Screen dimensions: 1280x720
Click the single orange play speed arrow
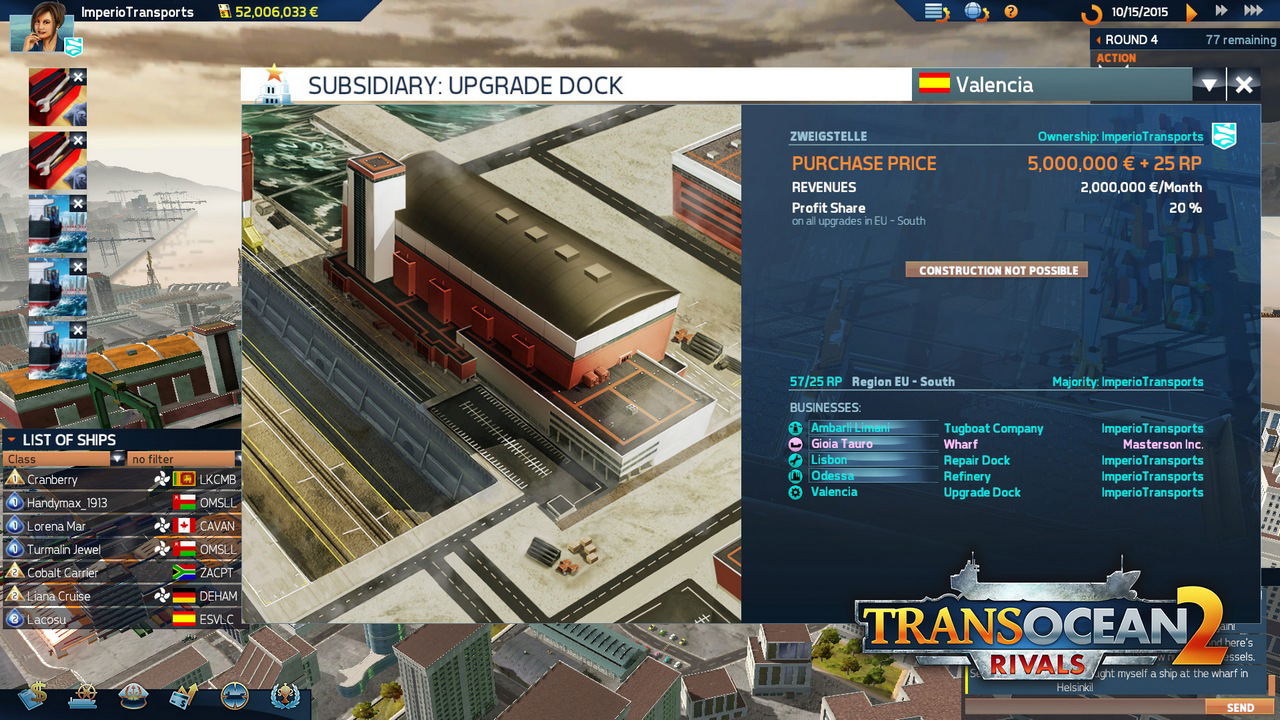point(1191,12)
